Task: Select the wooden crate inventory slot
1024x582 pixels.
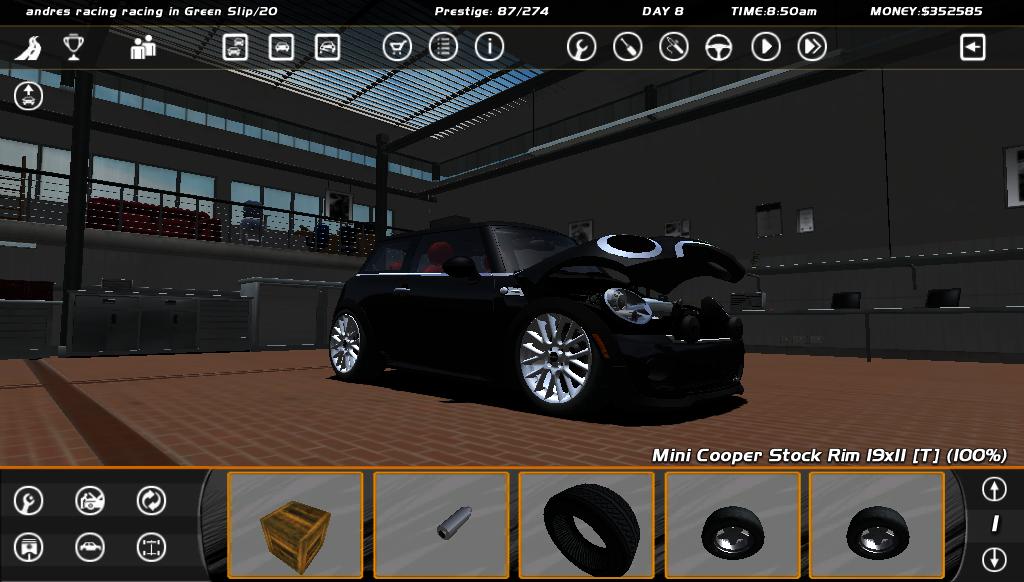Action: pos(295,525)
